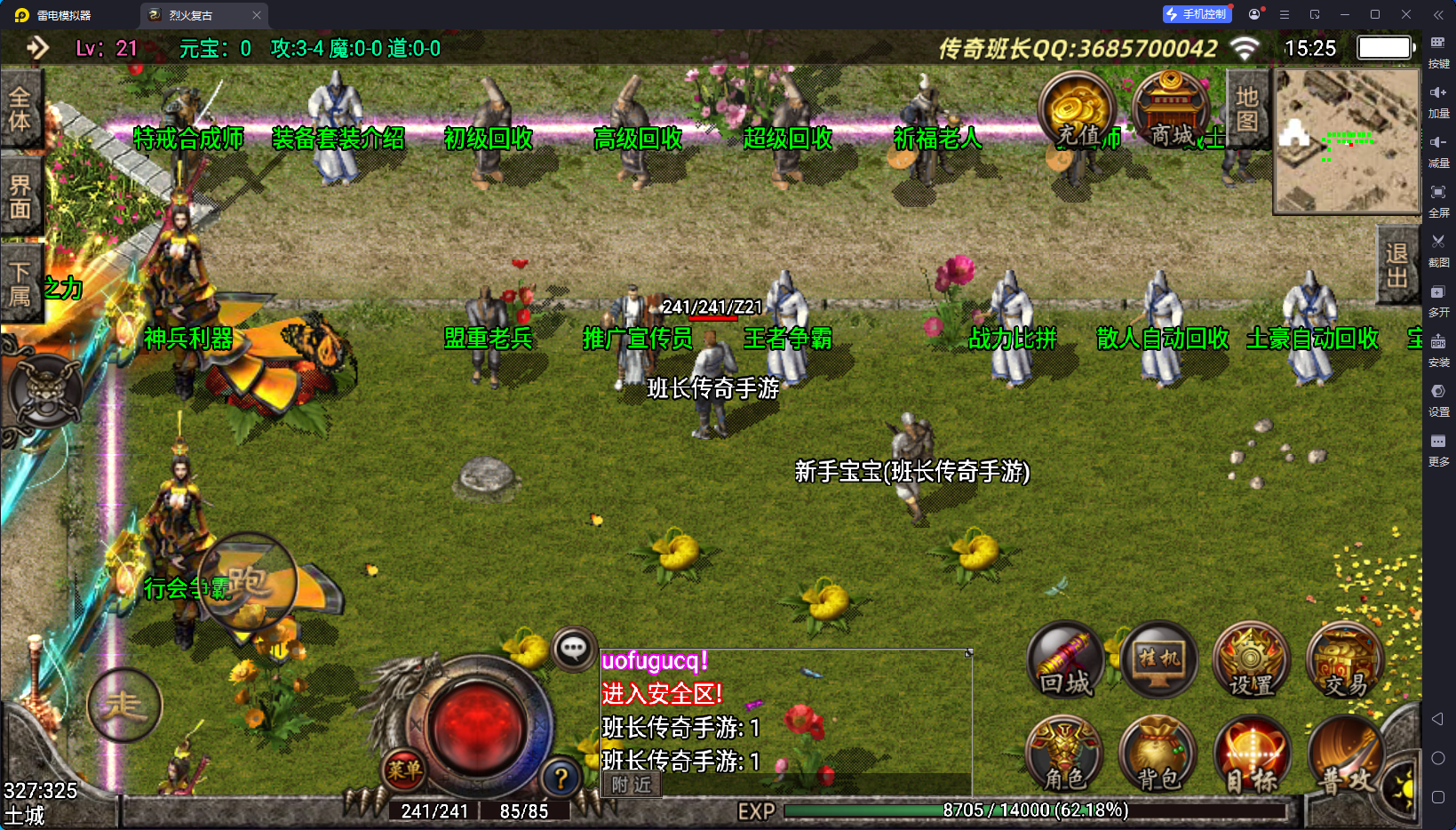Open the chat speech bubble button

coord(574,650)
